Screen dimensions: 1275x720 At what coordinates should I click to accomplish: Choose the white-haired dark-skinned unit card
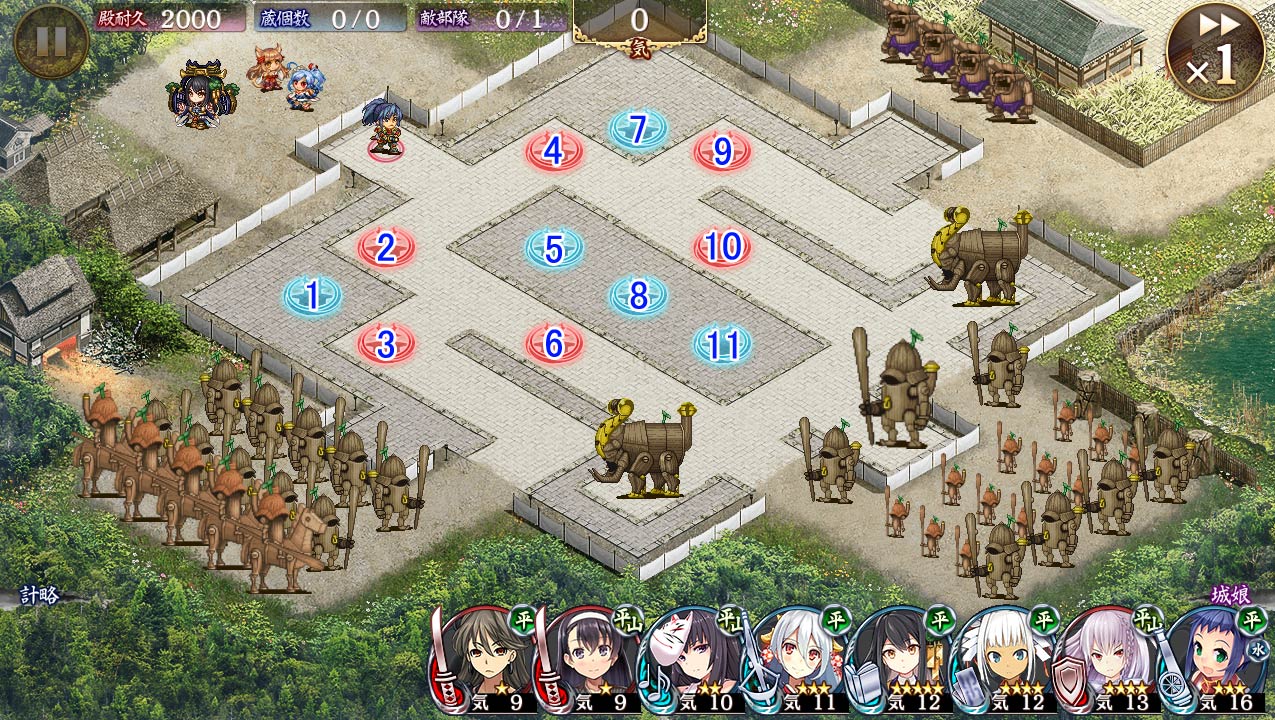pyautogui.click(x=1003, y=662)
